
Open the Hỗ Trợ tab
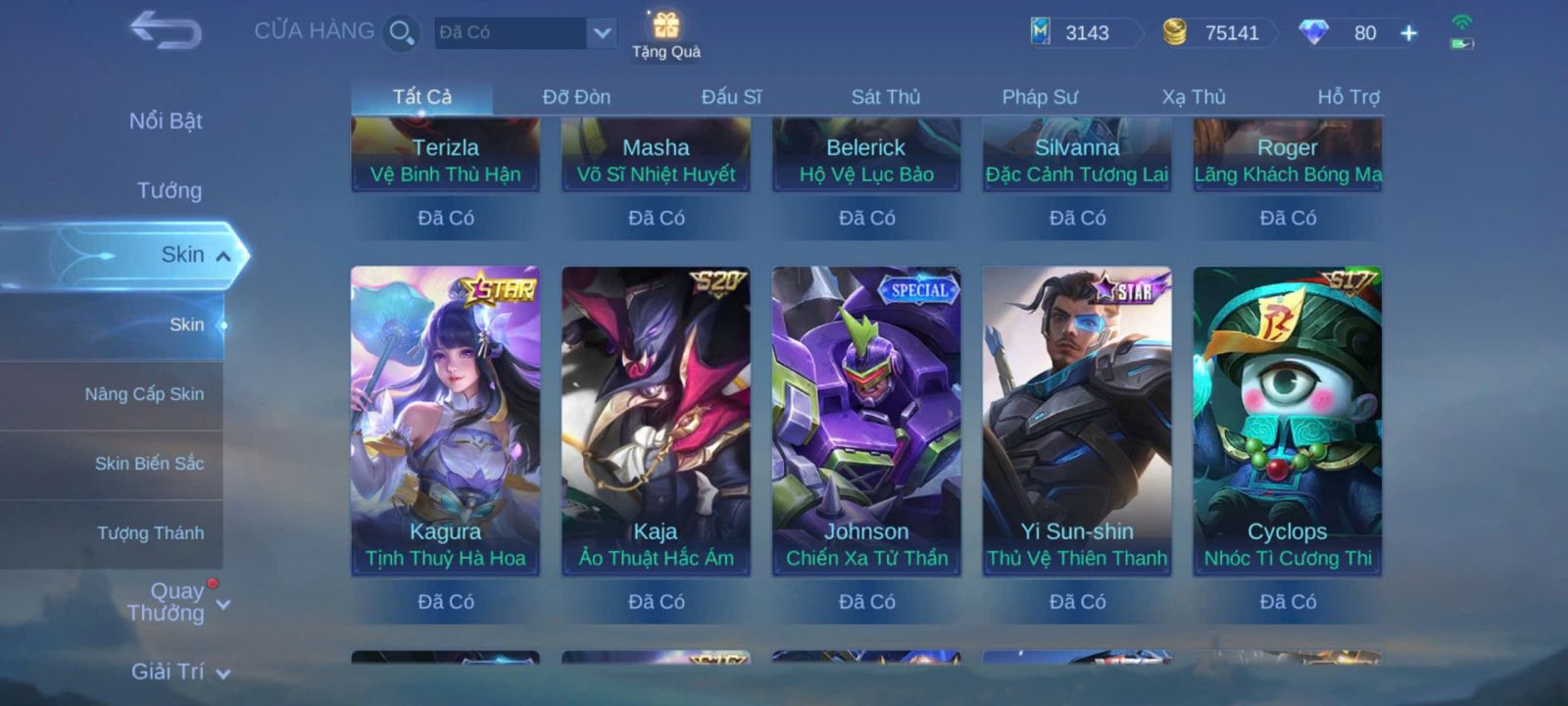point(1347,97)
